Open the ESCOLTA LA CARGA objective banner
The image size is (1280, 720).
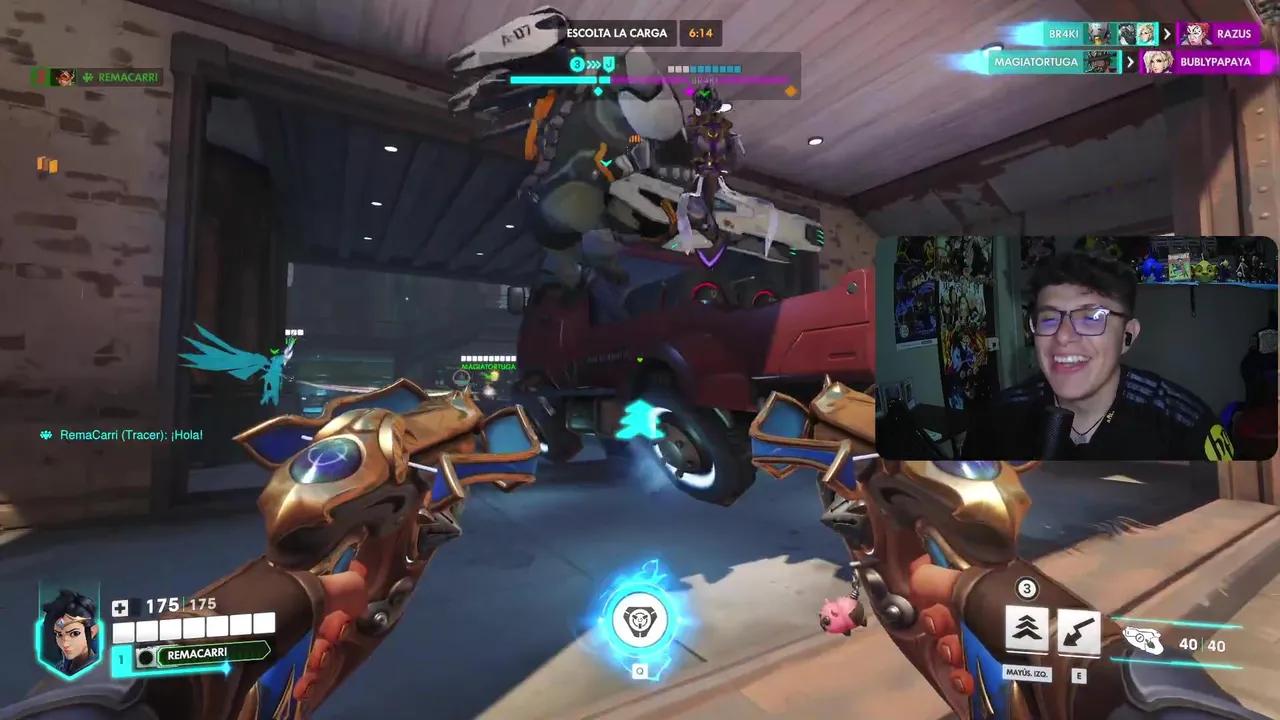617,32
